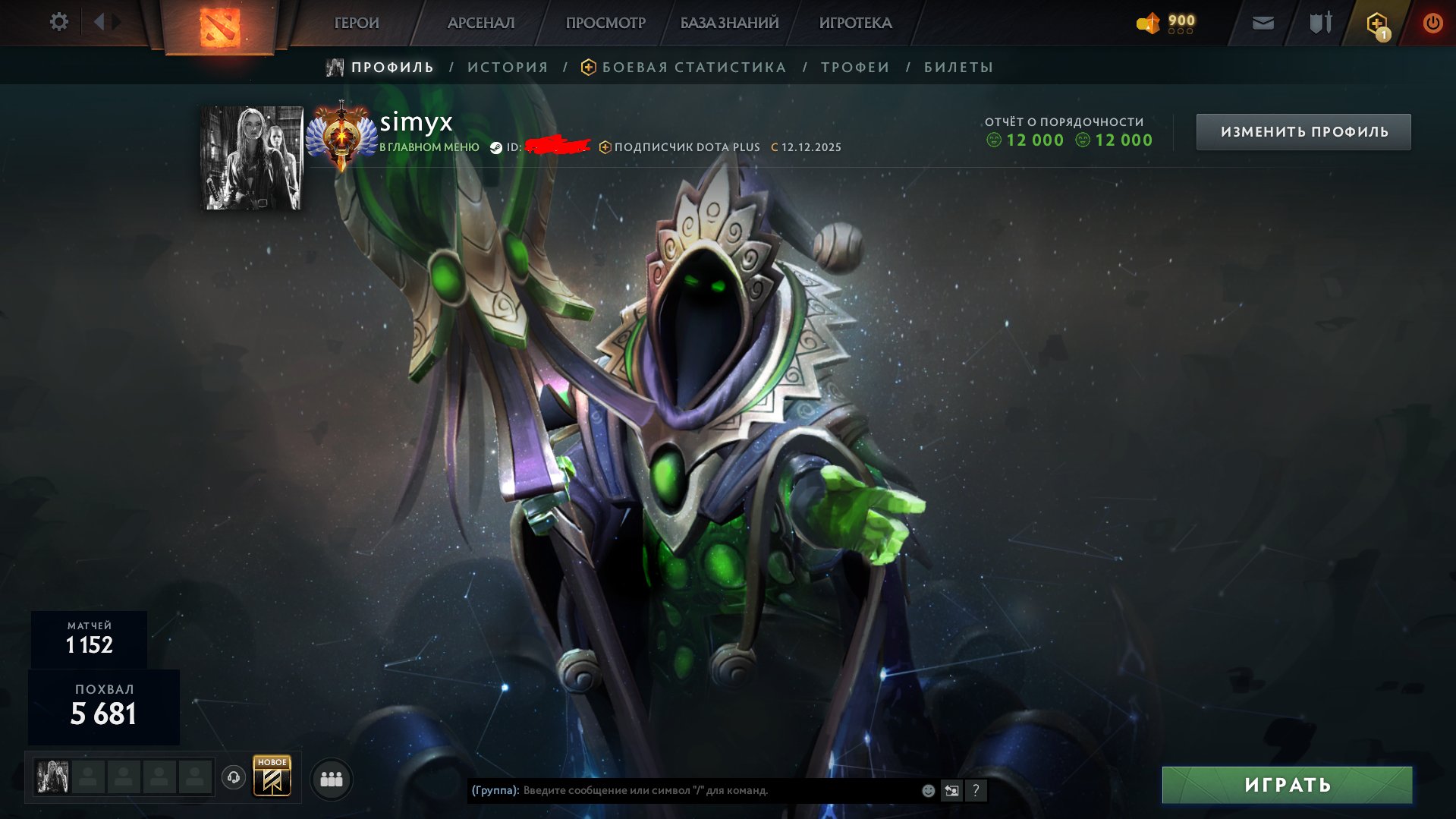The image size is (1456, 819).
Task: Click the ИЗМЕНИТЬ ПРОФИЛЬ button
Action: coord(1303,131)
